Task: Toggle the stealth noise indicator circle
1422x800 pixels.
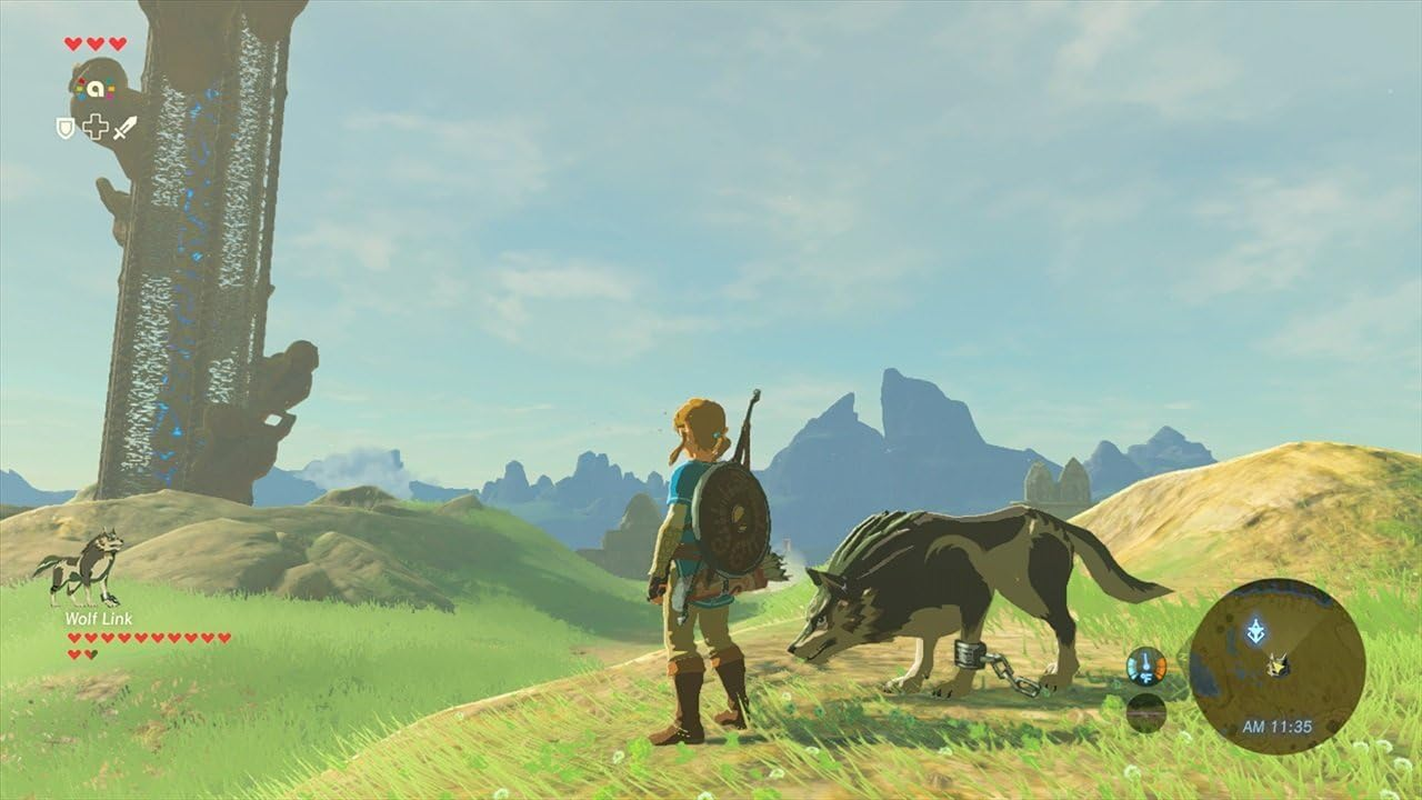Action: [1146, 714]
